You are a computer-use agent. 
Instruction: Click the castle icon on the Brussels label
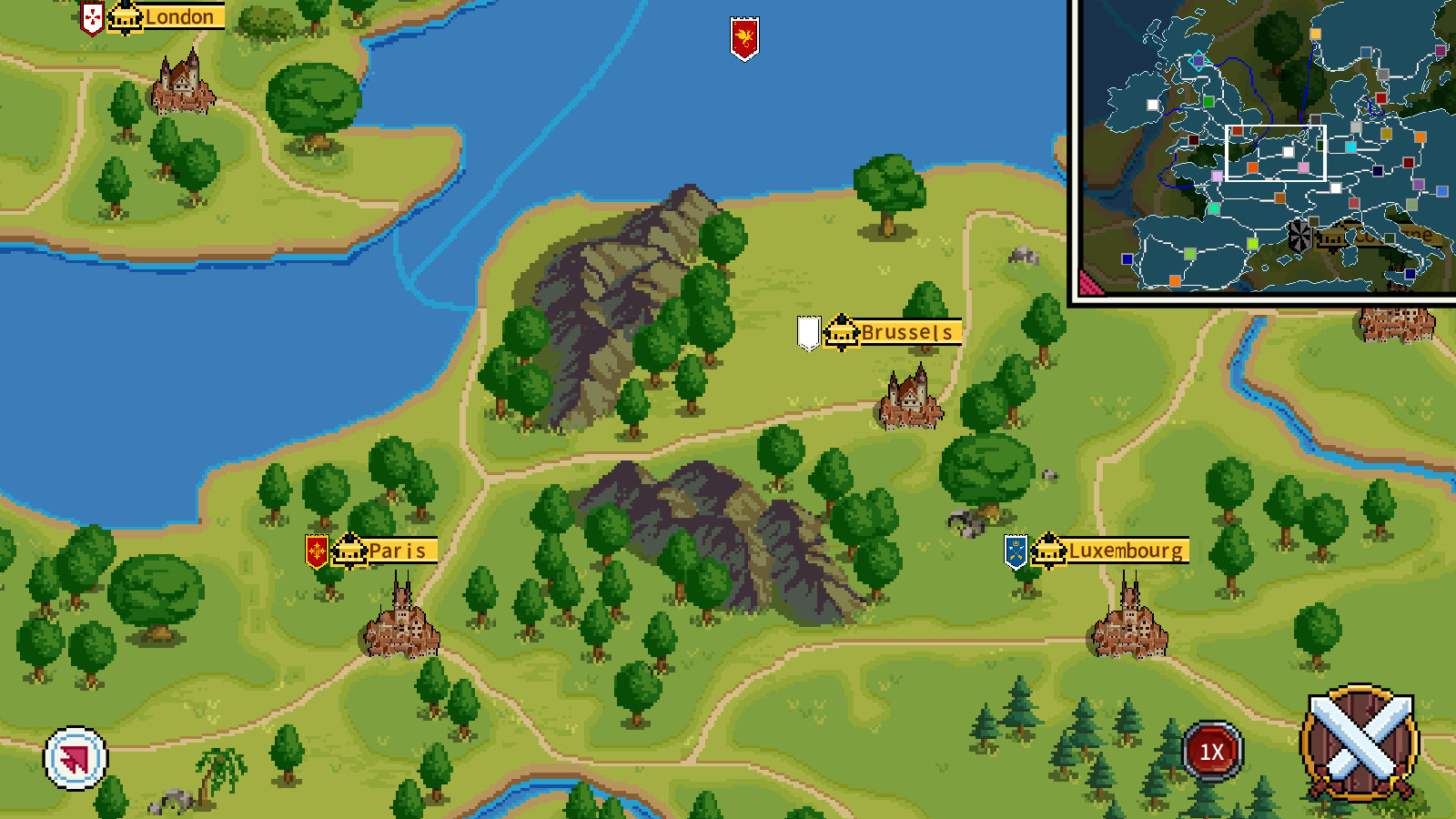pos(842,333)
